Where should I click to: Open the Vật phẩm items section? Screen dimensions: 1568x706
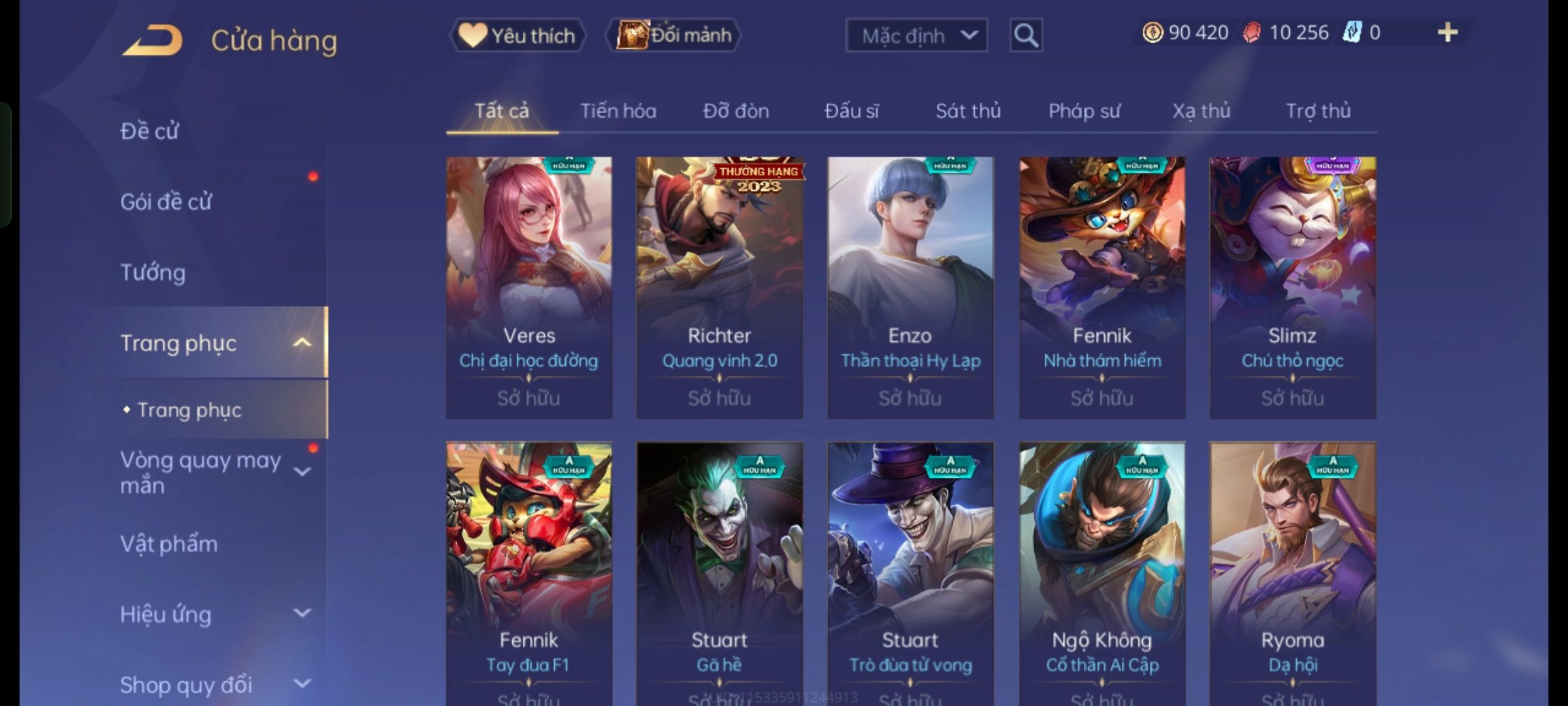(169, 544)
